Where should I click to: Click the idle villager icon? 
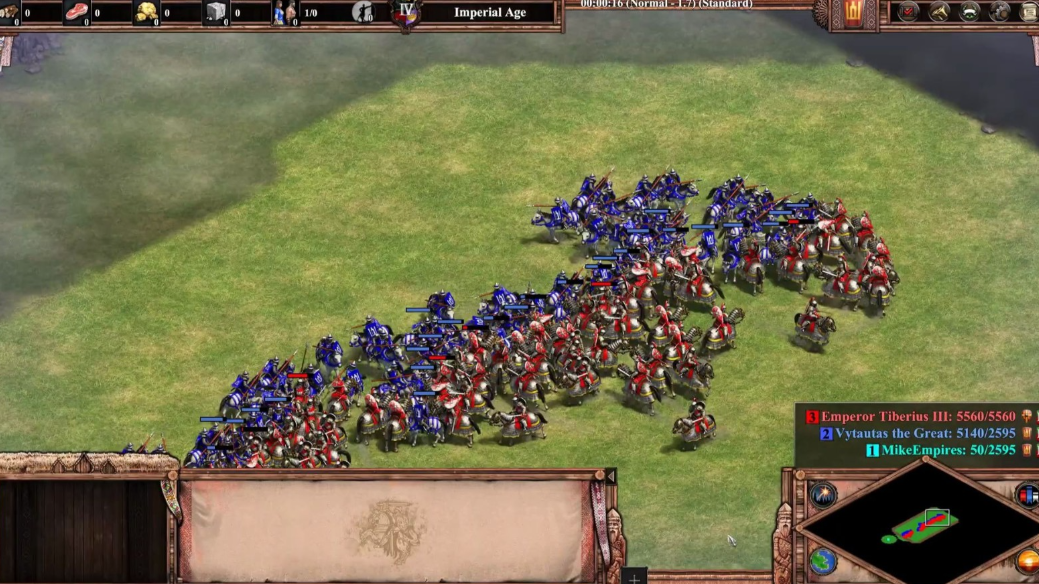point(363,12)
